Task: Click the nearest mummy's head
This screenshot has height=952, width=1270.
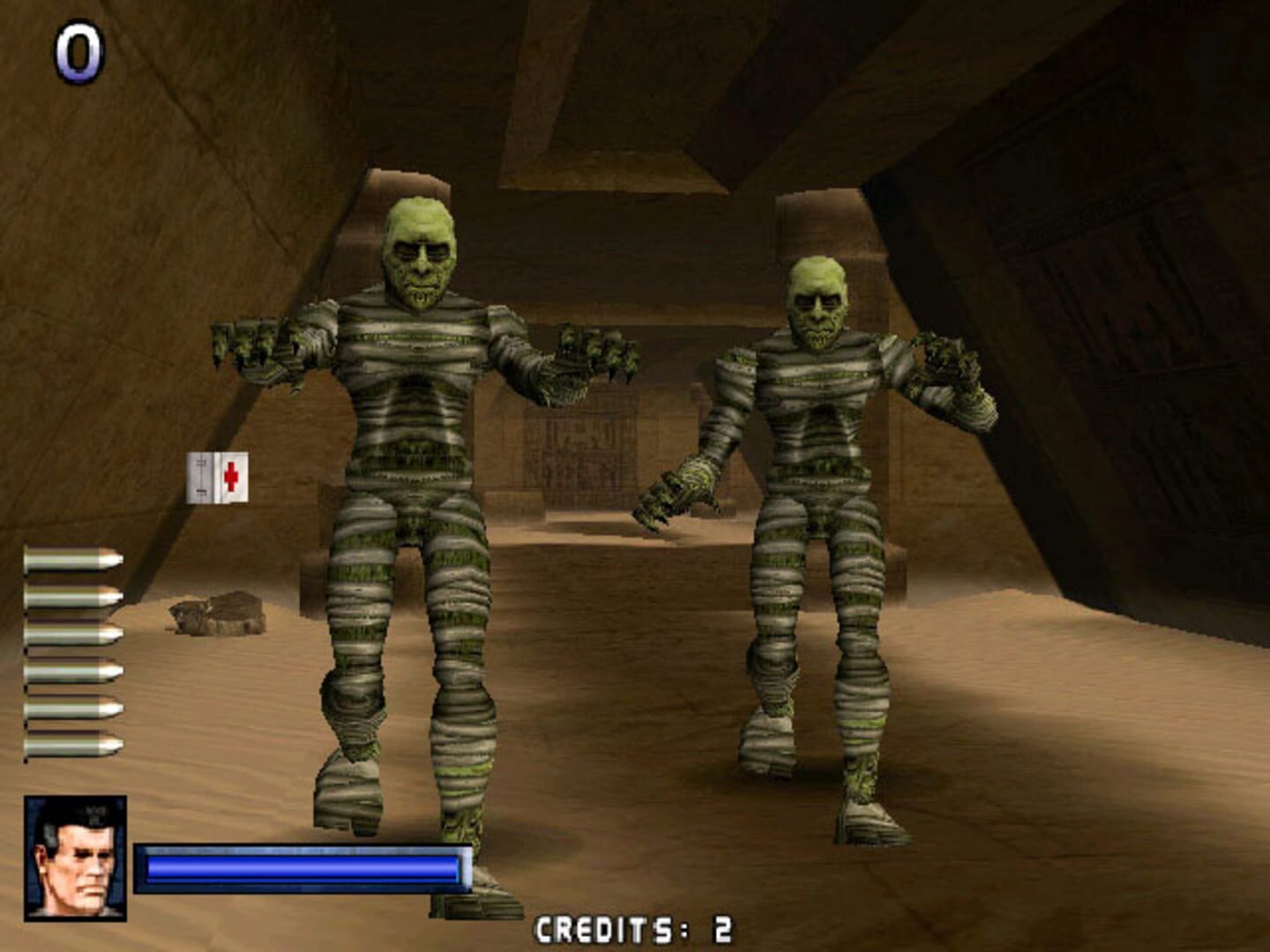Action: [422, 256]
